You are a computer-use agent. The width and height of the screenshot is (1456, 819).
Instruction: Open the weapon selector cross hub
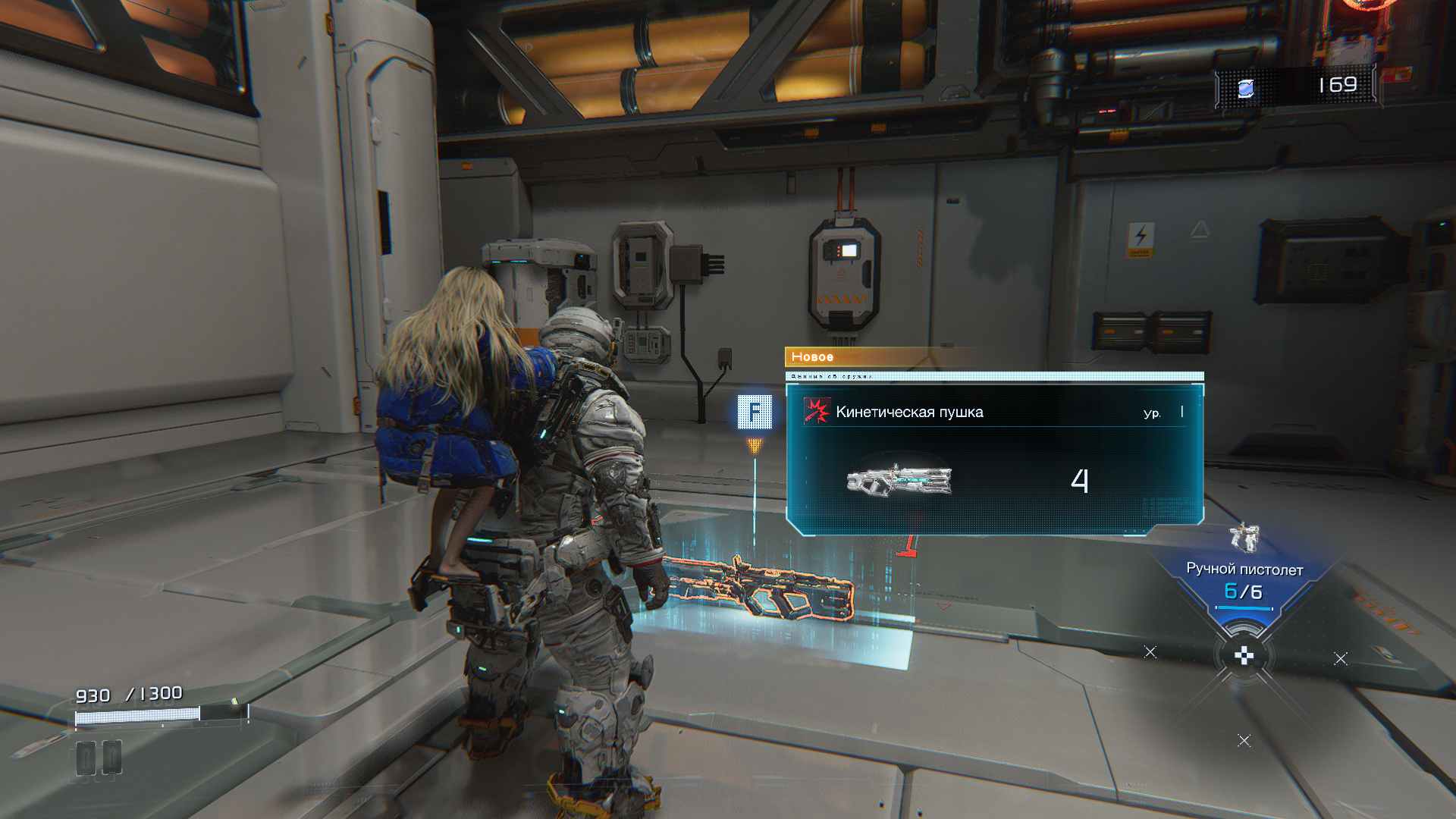click(x=1244, y=656)
